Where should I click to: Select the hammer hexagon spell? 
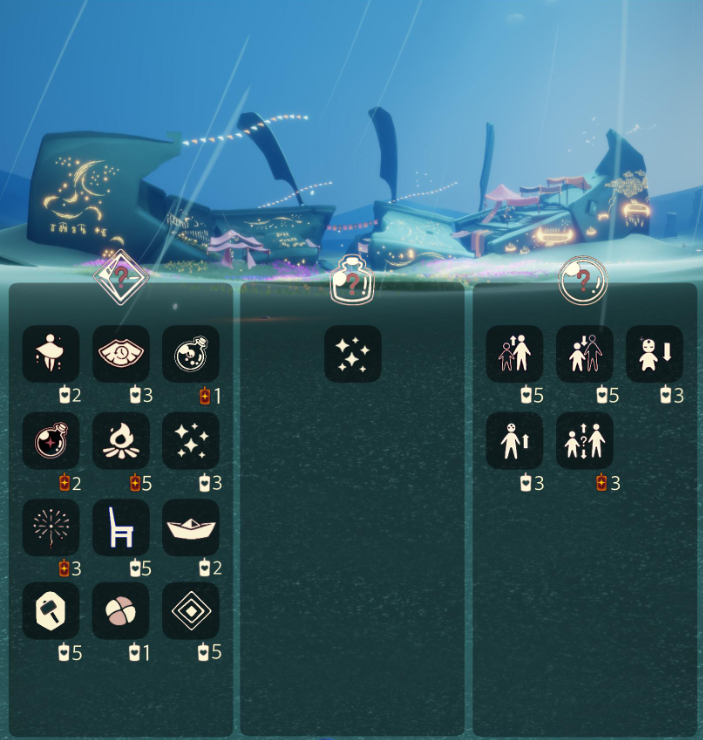51,611
